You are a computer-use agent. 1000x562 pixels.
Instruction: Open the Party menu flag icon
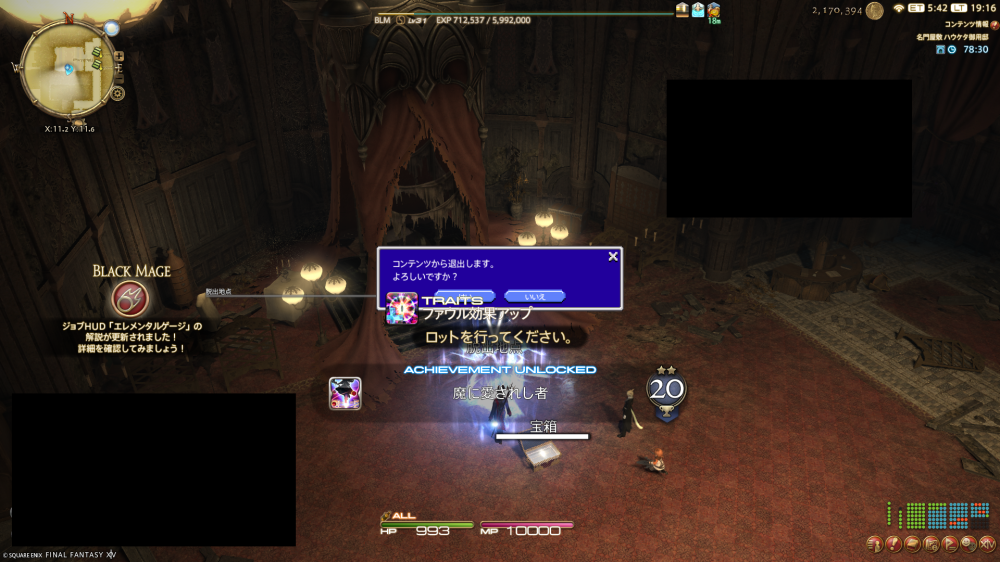(x=950, y=544)
